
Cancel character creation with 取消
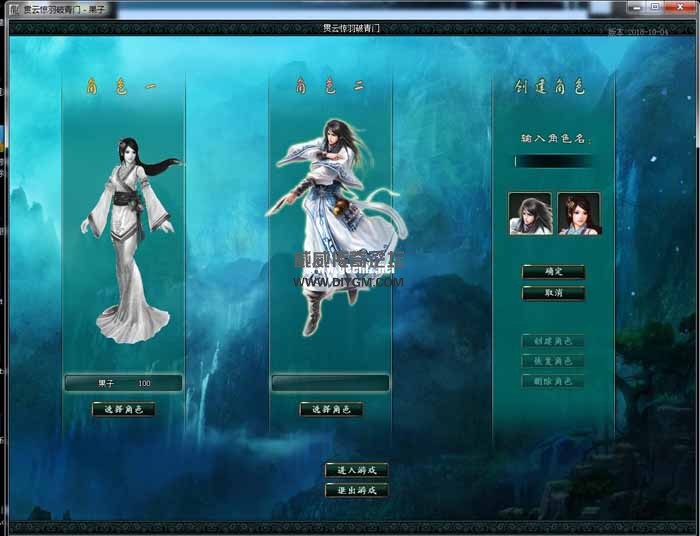(x=553, y=294)
